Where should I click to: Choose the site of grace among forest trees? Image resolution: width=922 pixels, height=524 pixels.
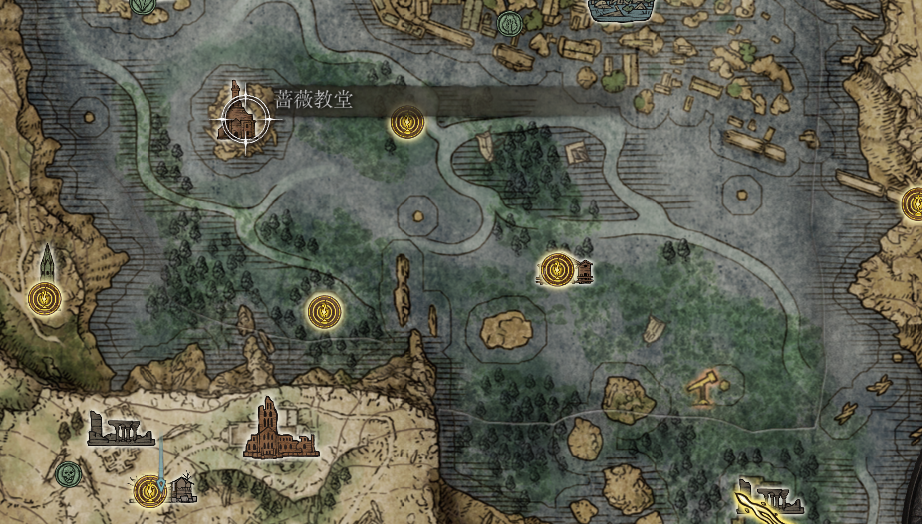pyautogui.click(x=323, y=311)
